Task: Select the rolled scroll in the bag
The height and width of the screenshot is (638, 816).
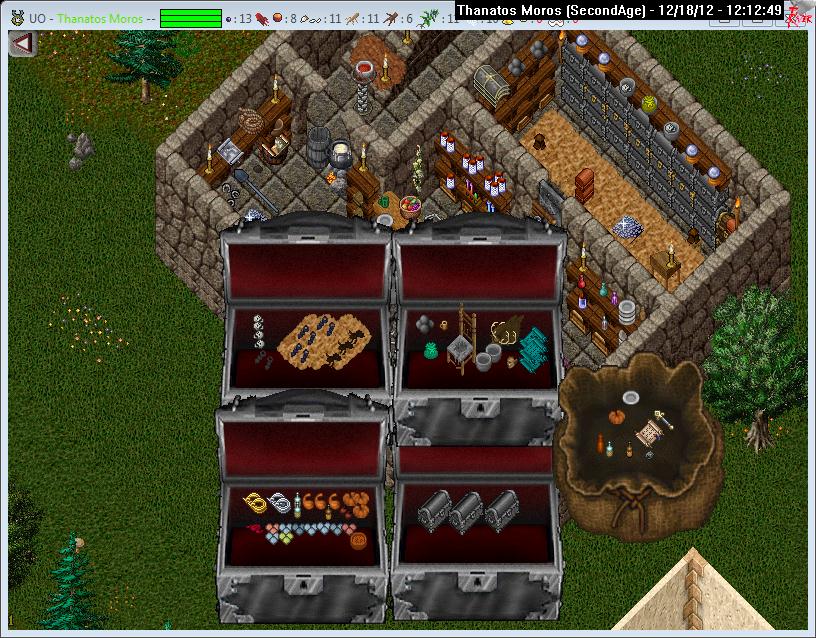Action: tap(649, 434)
